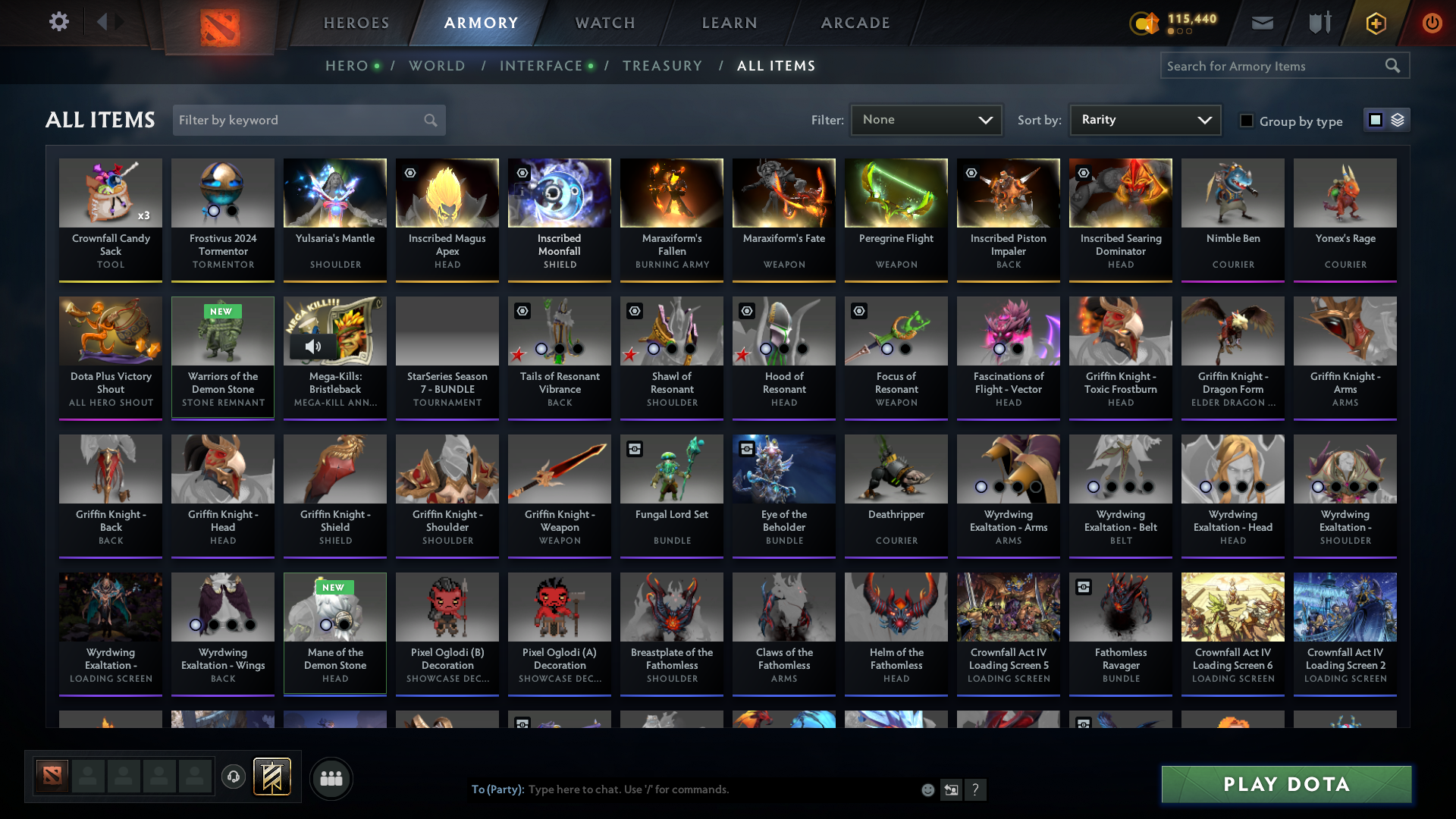Click the chat help question mark button
Screen dimensions: 1456x819
coord(976,789)
